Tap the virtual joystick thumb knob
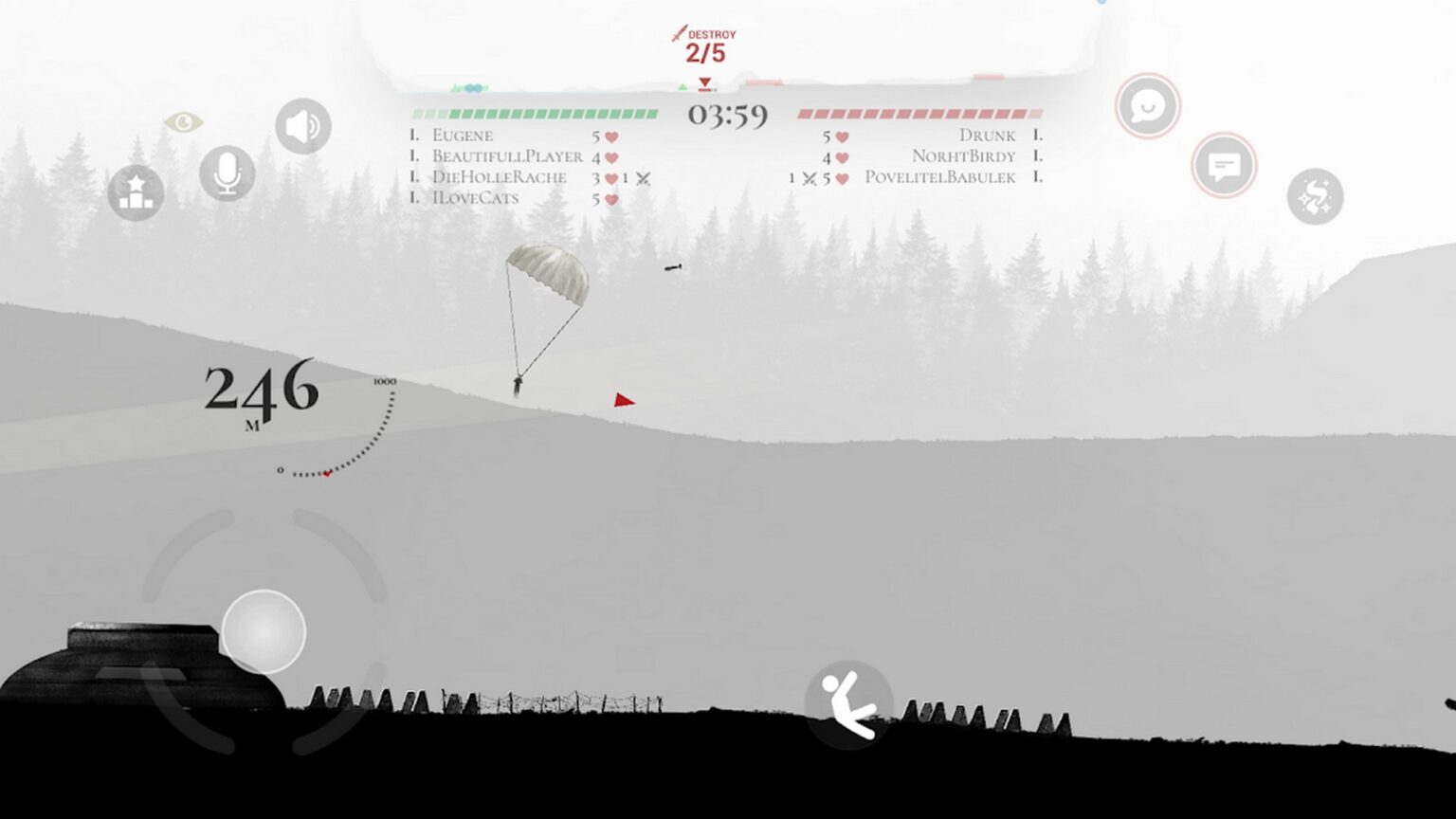Viewport: 1456px width, 819px height. (x=264, y=631)
